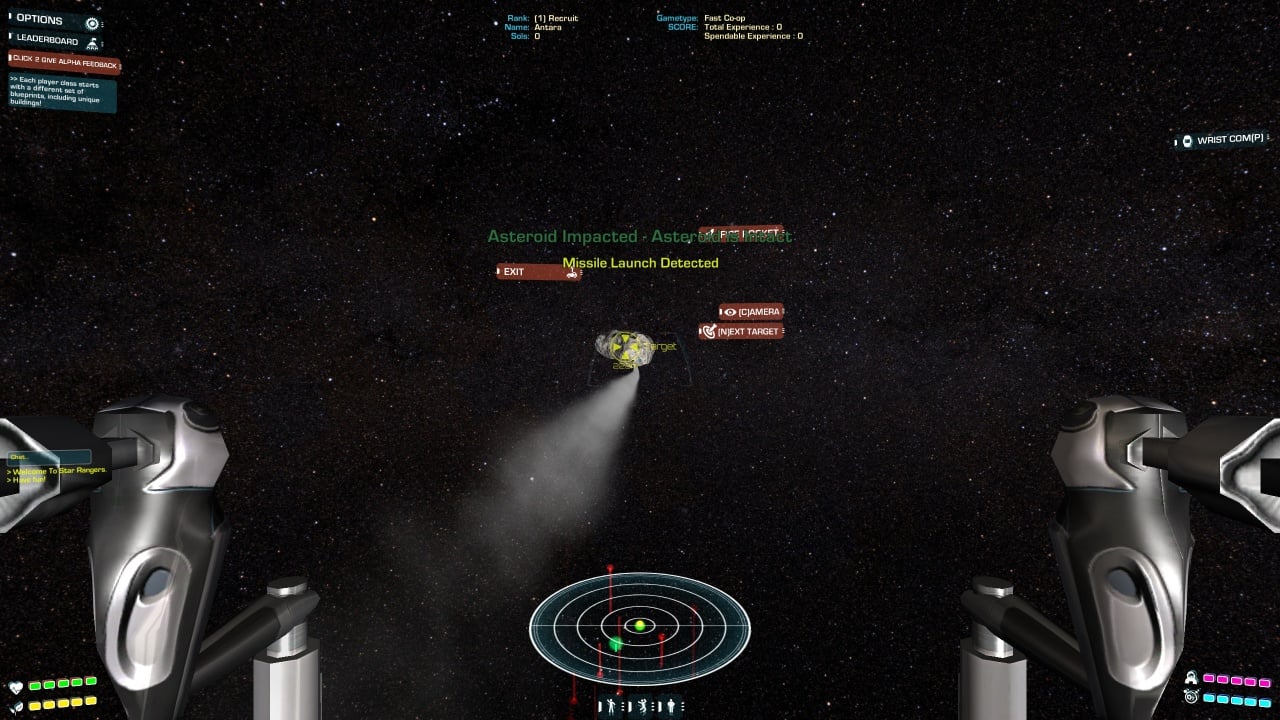Click the blueprint tip message box

click(x=62, y=93)
